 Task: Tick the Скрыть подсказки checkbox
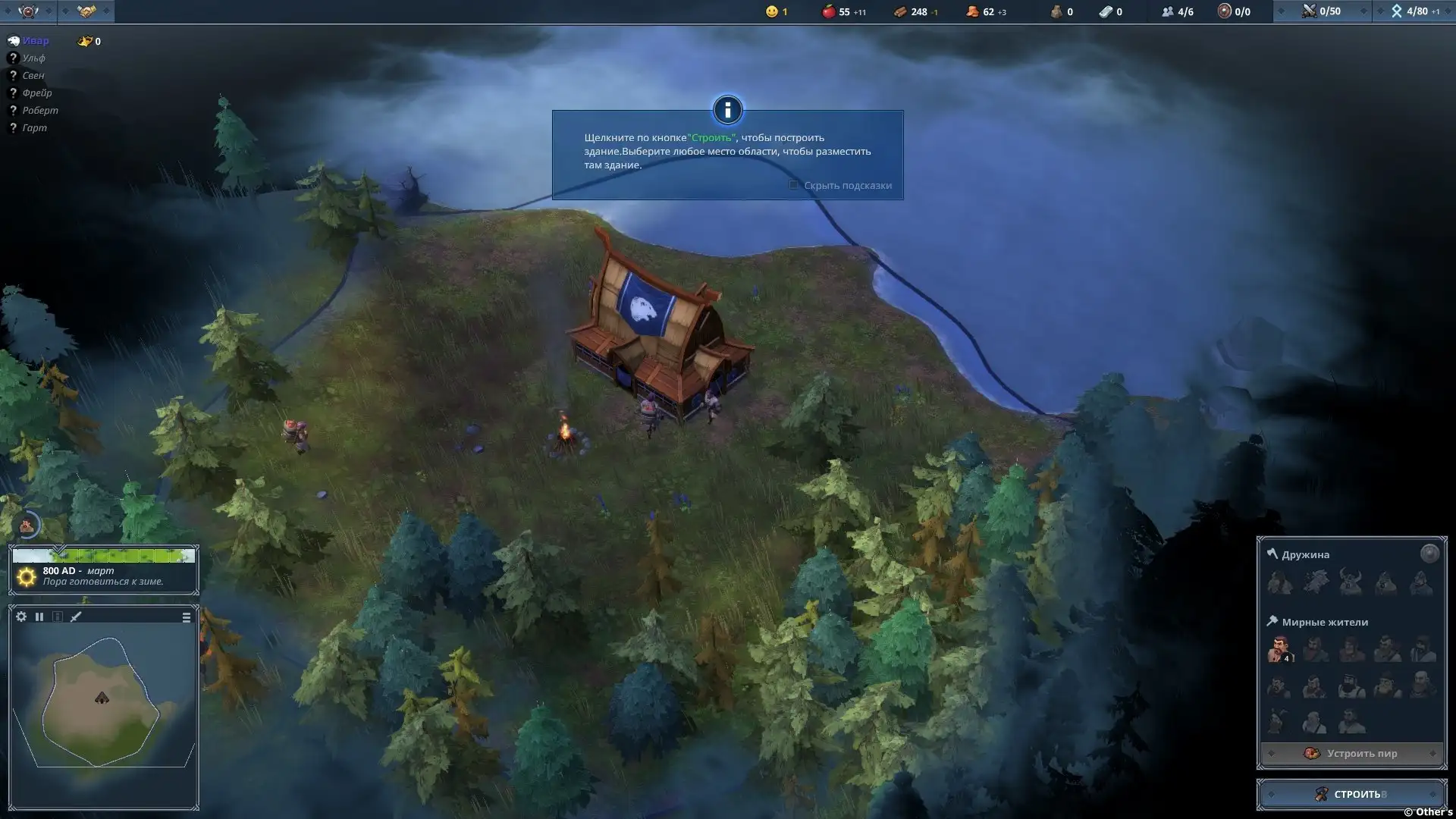point(793,185)
